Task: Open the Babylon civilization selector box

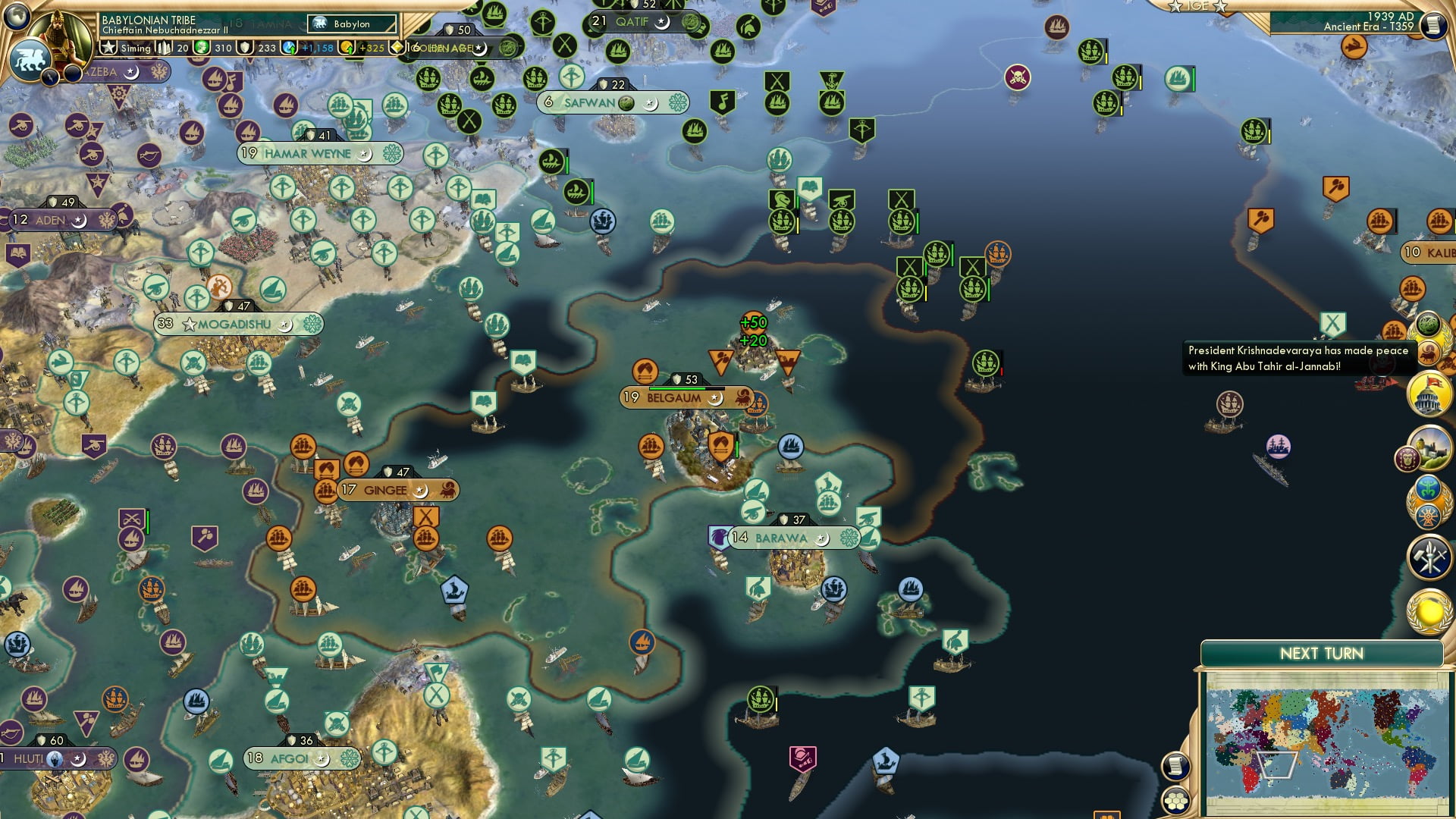Action: (x=351, y=24)
